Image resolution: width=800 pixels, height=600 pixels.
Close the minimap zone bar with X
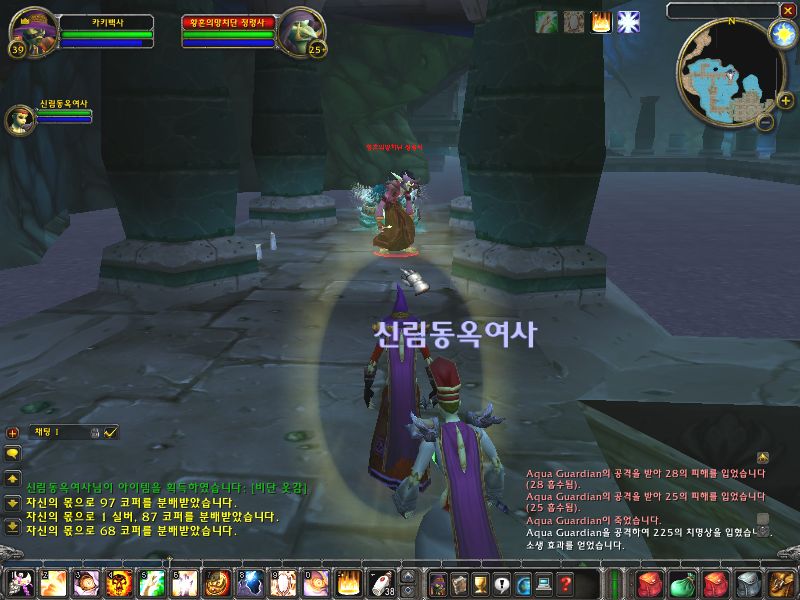[788, 10]
